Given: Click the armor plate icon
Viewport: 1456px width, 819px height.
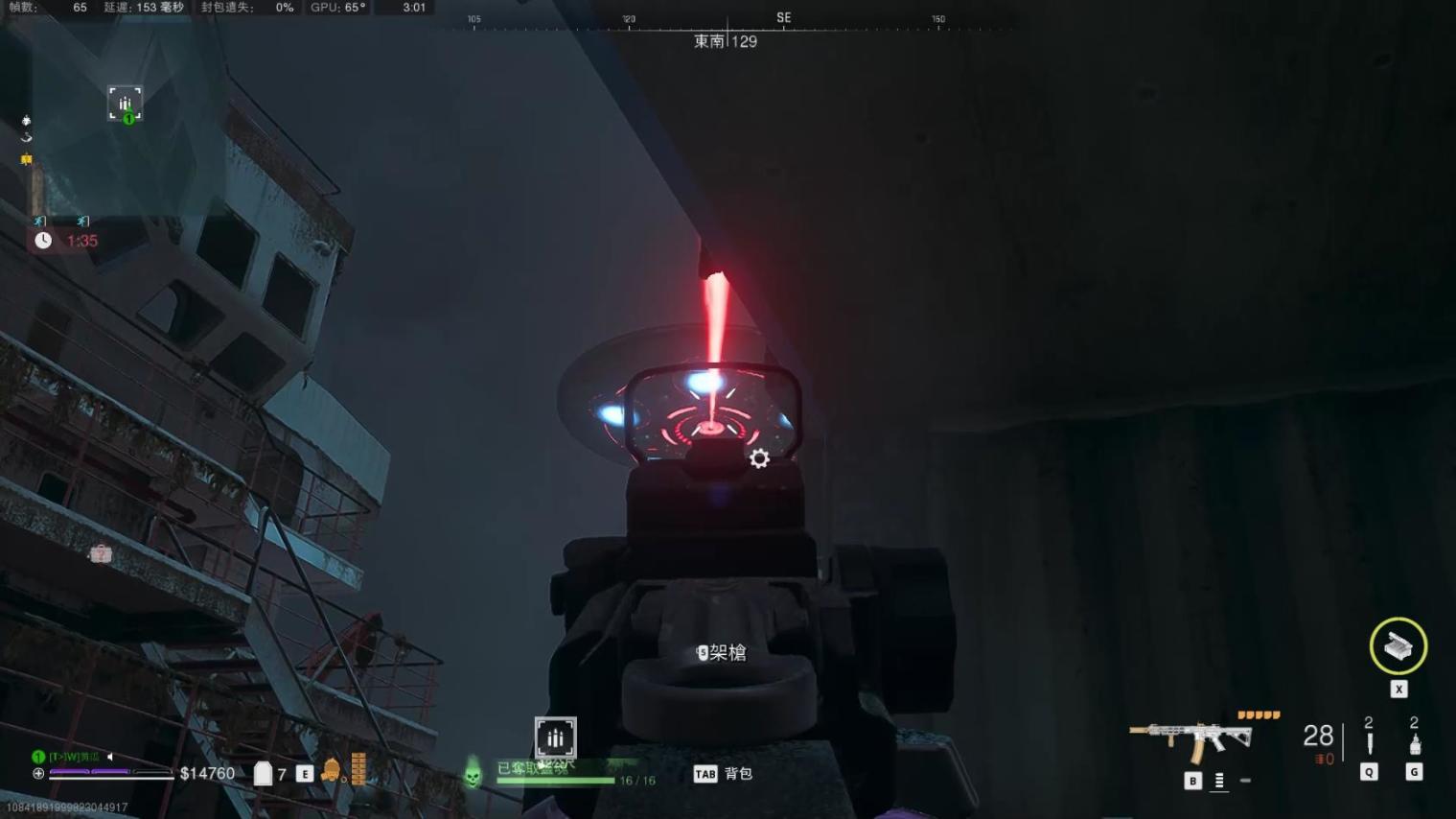Looking at the screenshot, I should [263, 773].
